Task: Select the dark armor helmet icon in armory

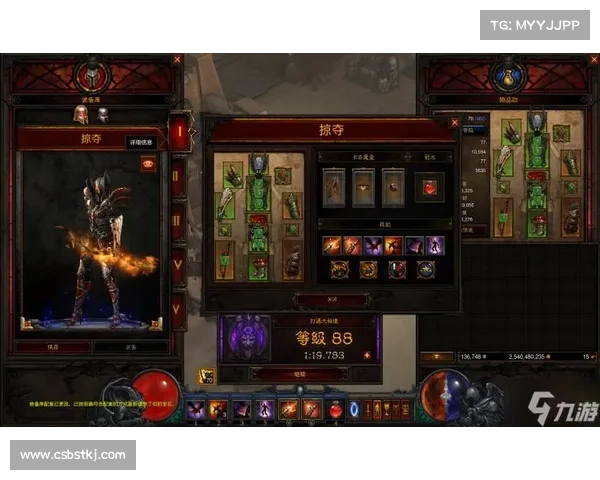Action: click(x=101, y=115)
